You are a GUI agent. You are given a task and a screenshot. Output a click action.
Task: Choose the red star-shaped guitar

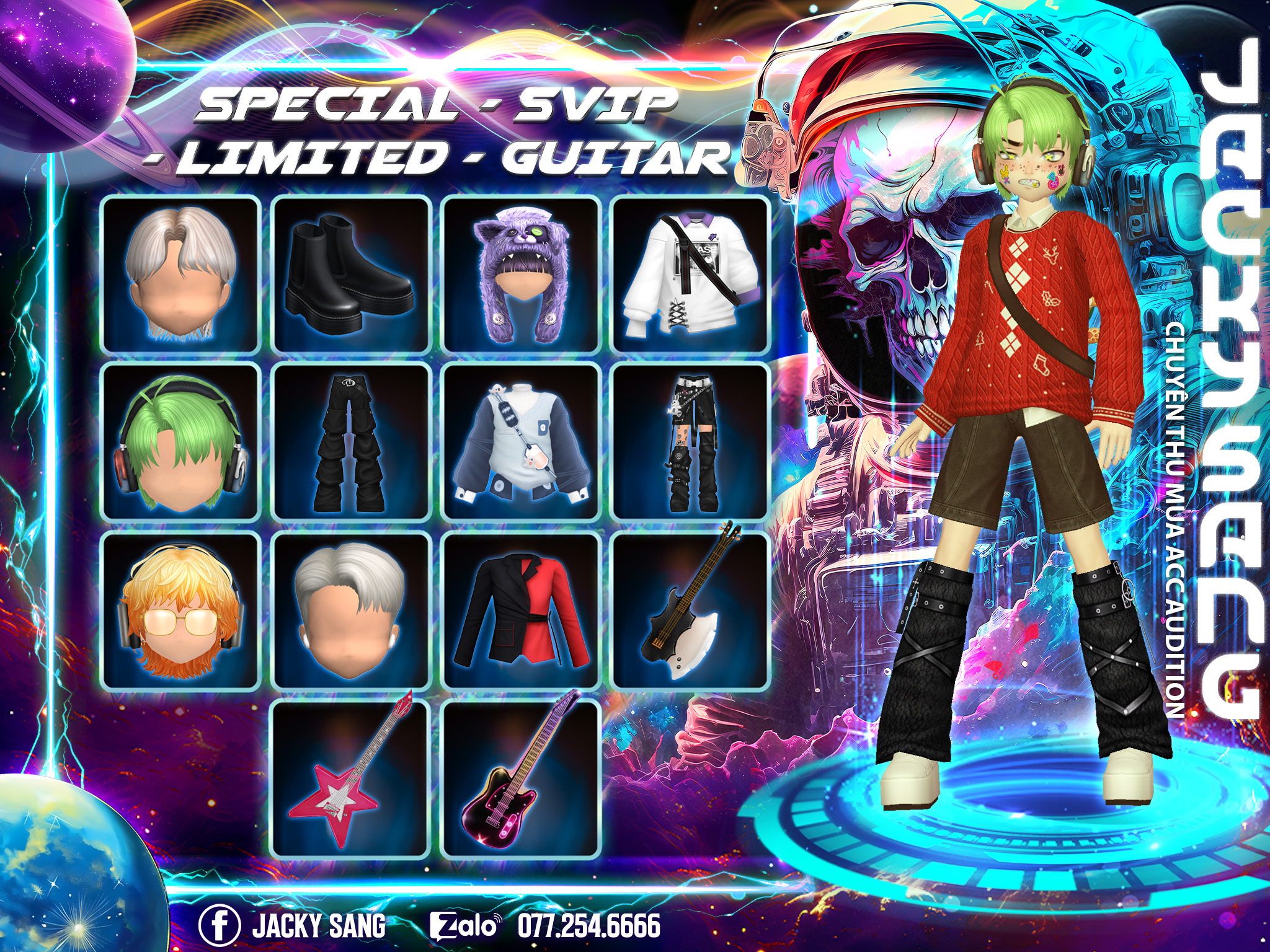coord(351,778)
